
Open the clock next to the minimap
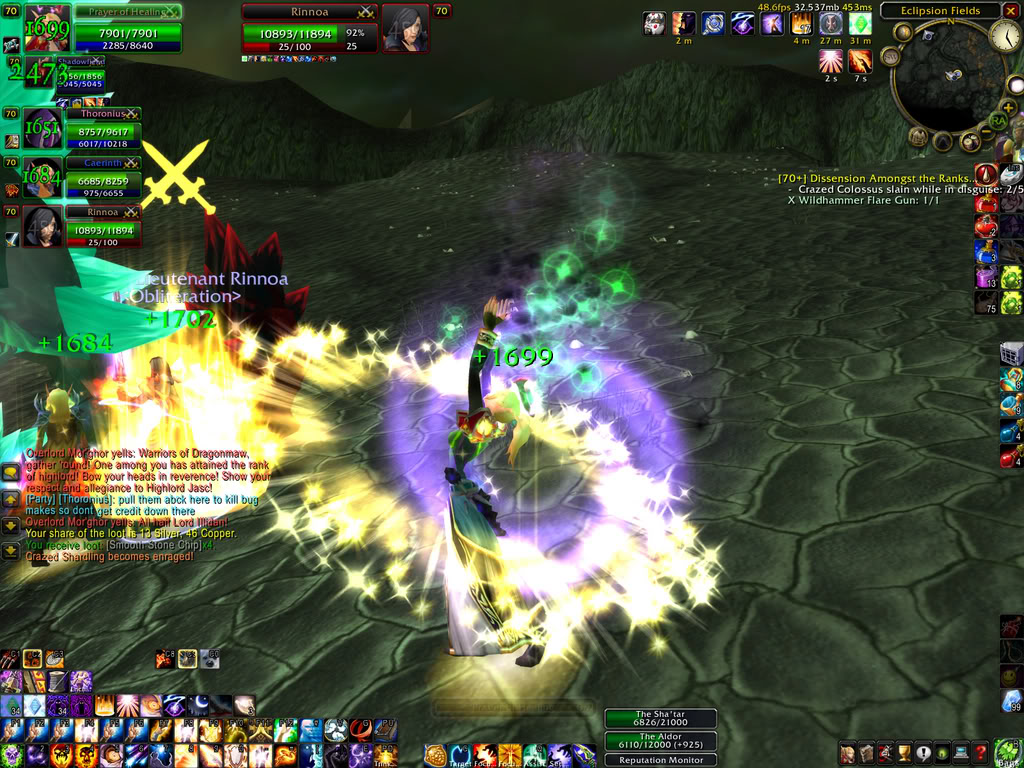(x=1005, y=36)
